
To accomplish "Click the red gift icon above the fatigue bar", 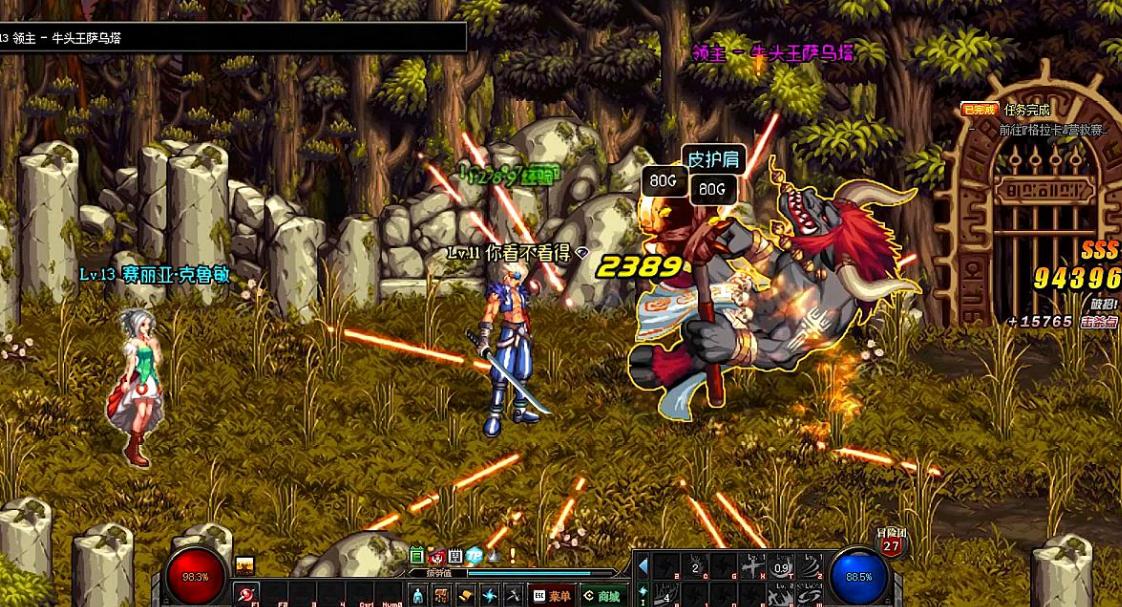I will click(x=437, y=556).
